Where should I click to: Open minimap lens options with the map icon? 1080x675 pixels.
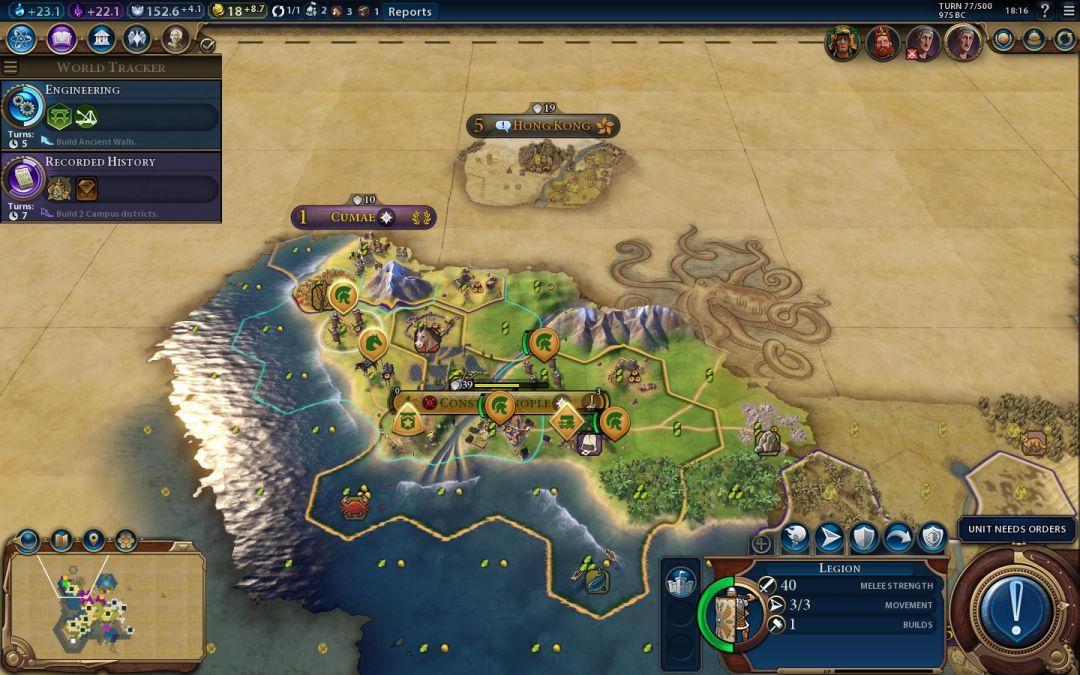pyautogui.click(x=61, y=541)
